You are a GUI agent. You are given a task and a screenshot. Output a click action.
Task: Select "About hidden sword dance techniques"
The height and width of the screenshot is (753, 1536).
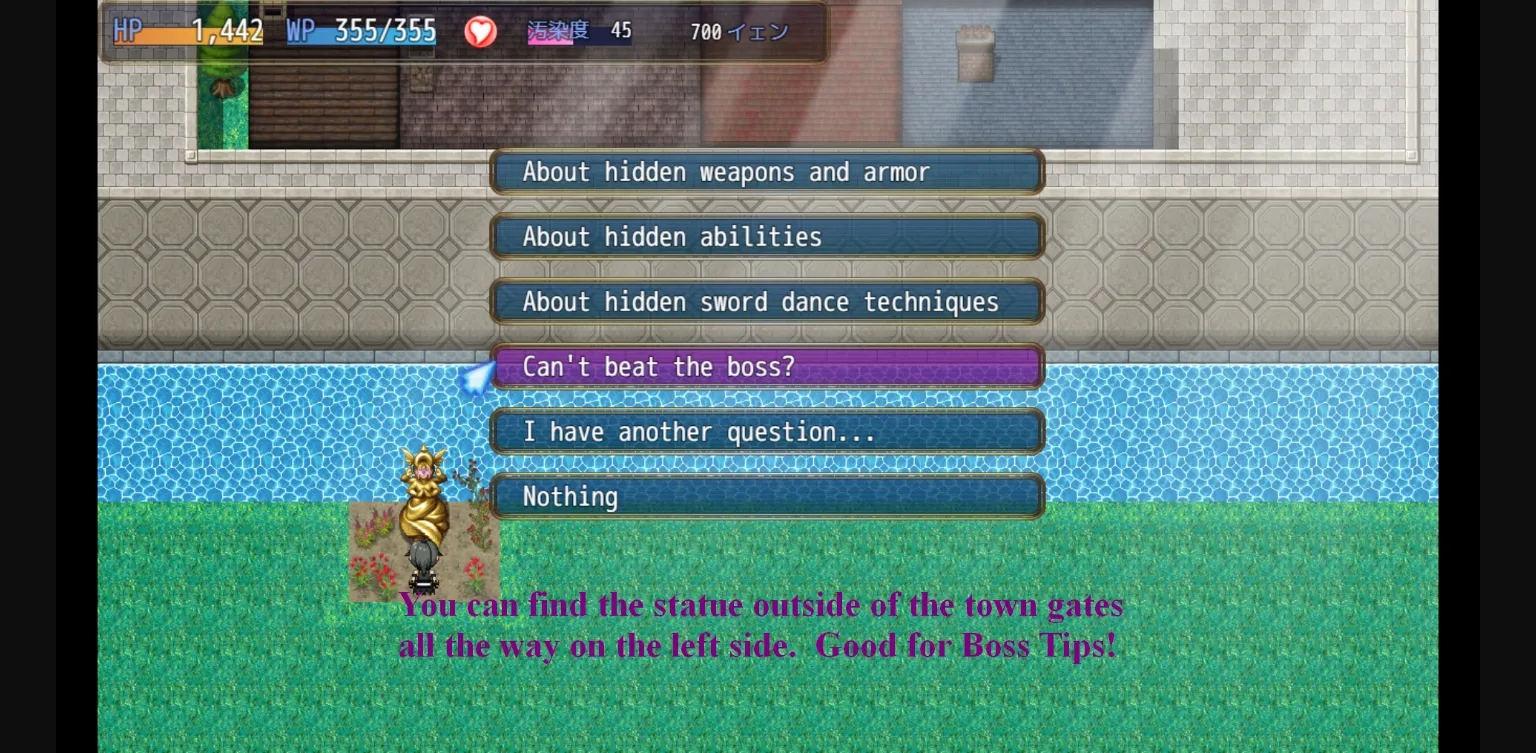coord(766,301)
